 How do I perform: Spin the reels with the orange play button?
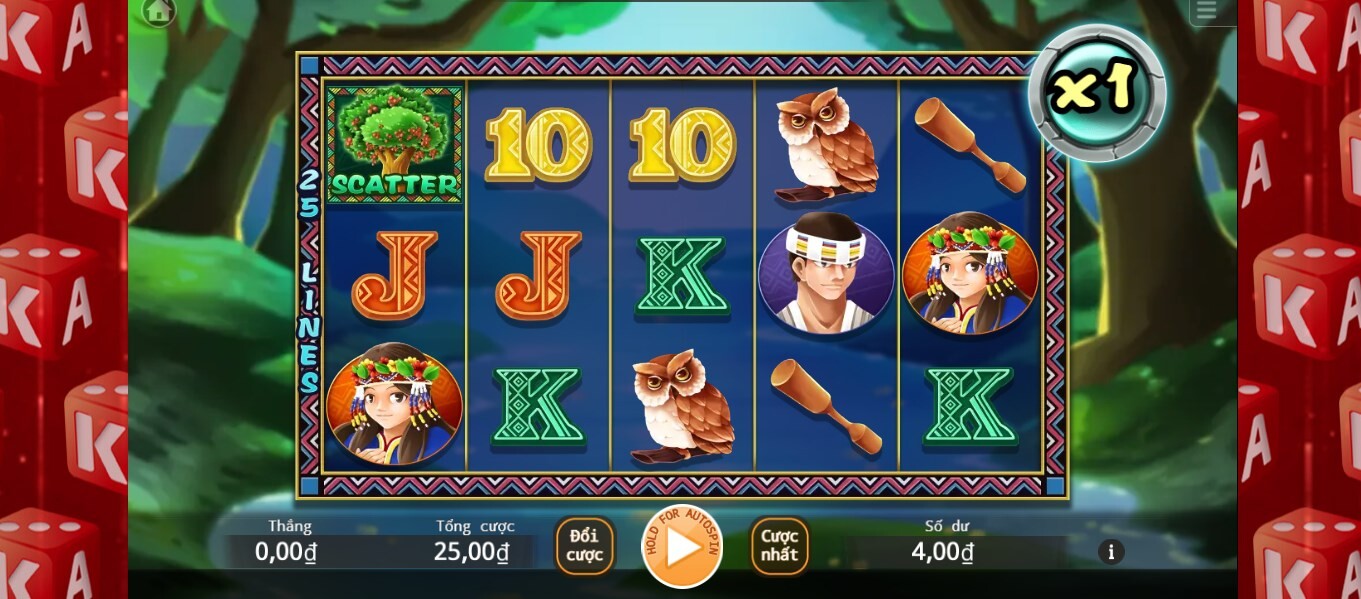pyautogui.click(x=682, y=547)
